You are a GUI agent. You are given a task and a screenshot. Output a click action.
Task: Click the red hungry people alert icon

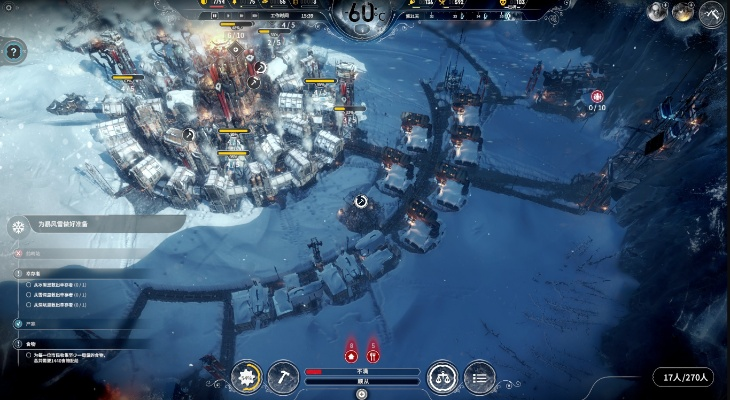pos(373,354)
